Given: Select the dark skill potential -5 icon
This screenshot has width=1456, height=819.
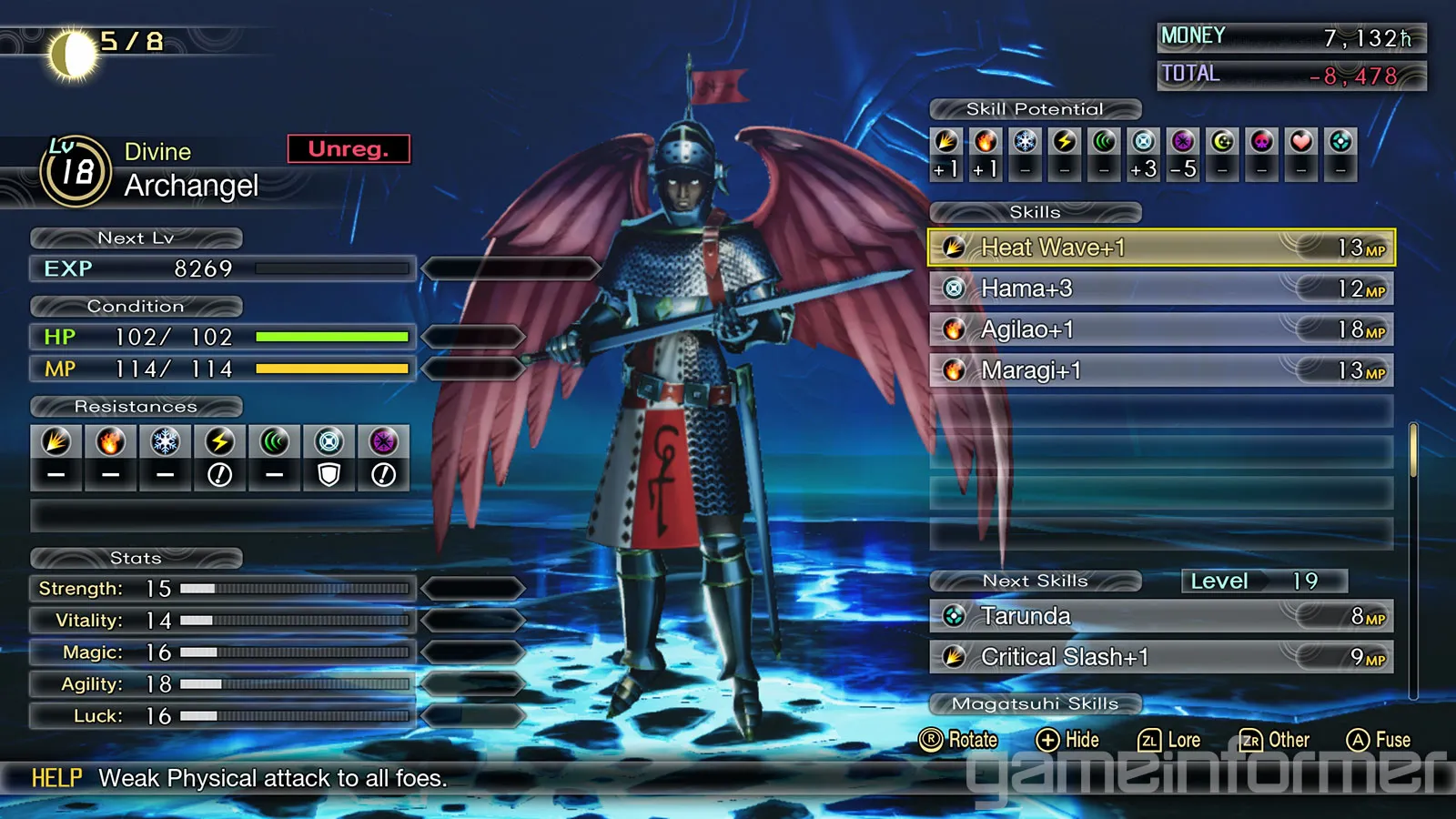Looking at the screenshot, I should [x=1183, y=142].
